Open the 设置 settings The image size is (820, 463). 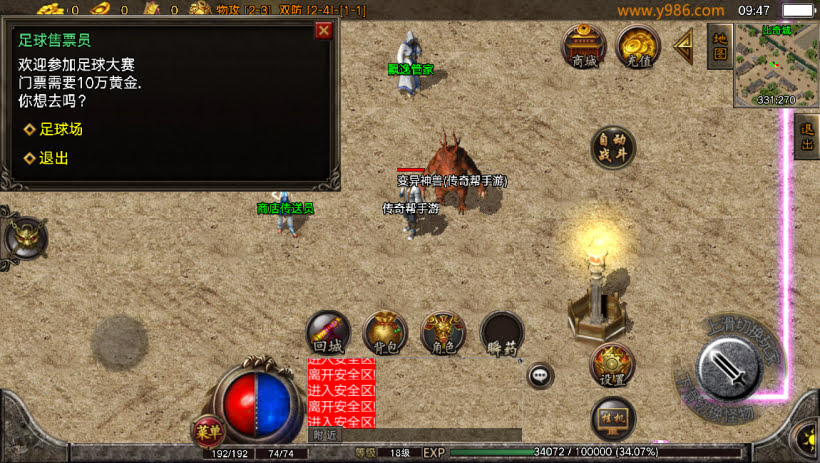click(612, 364)
